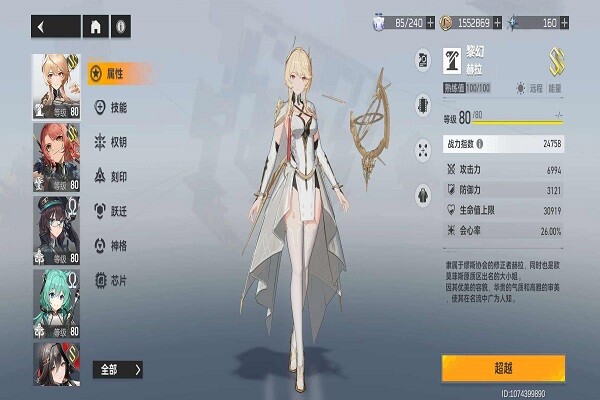The height and width of the screenshot is (400, 600).
Task: Select the red-haired character portrait
Action: (58, 156)
